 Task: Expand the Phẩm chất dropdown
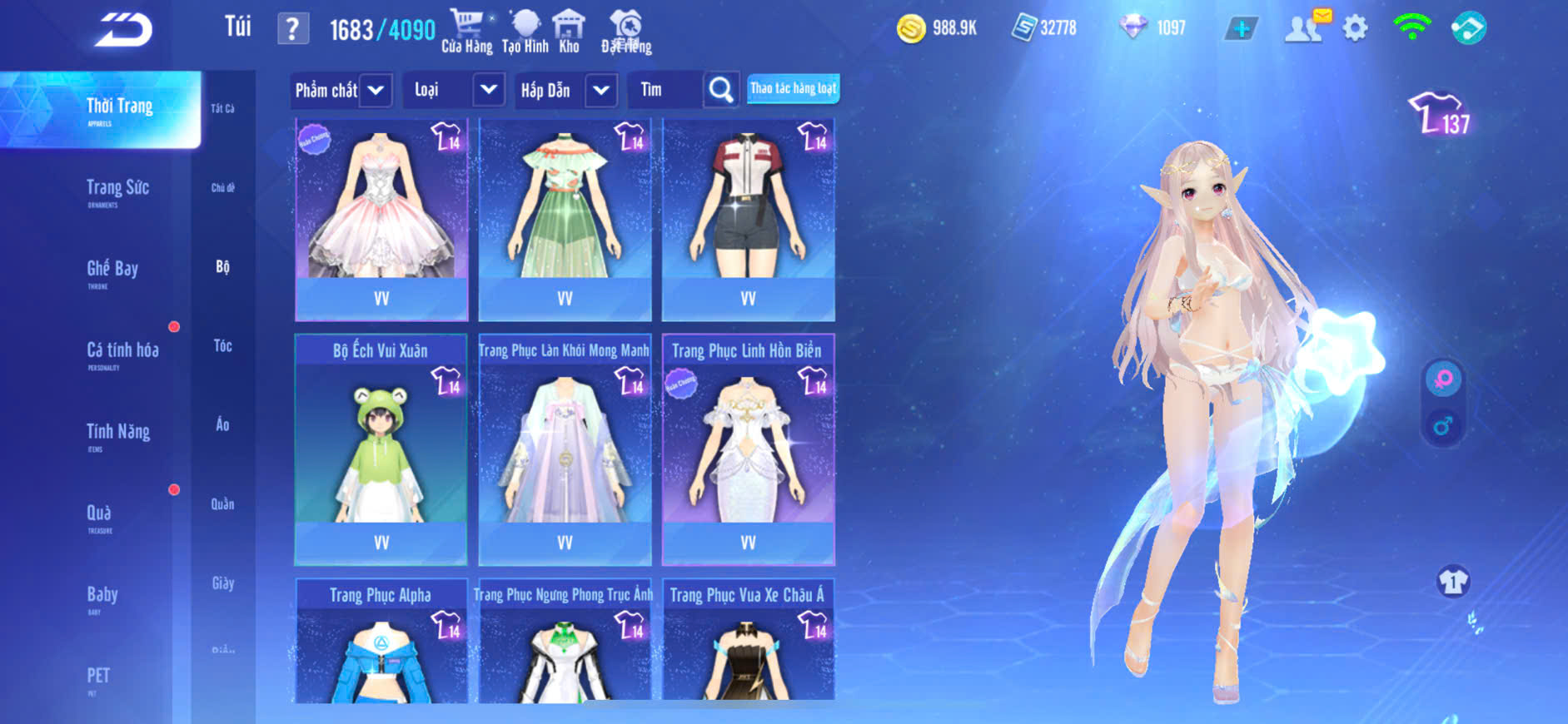pos(376,90)
